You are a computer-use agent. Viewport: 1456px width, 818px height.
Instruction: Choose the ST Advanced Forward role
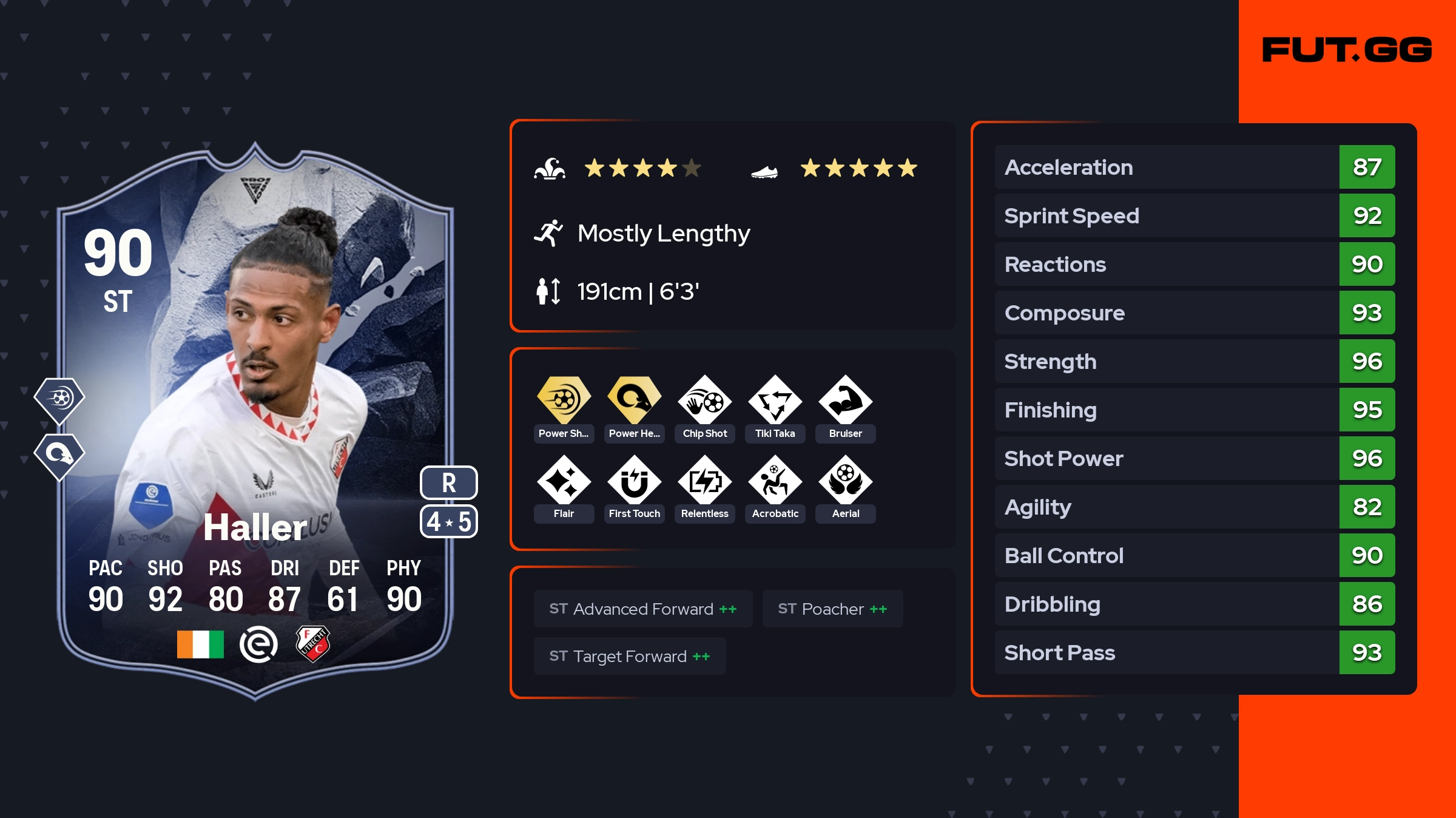(642, 609)
